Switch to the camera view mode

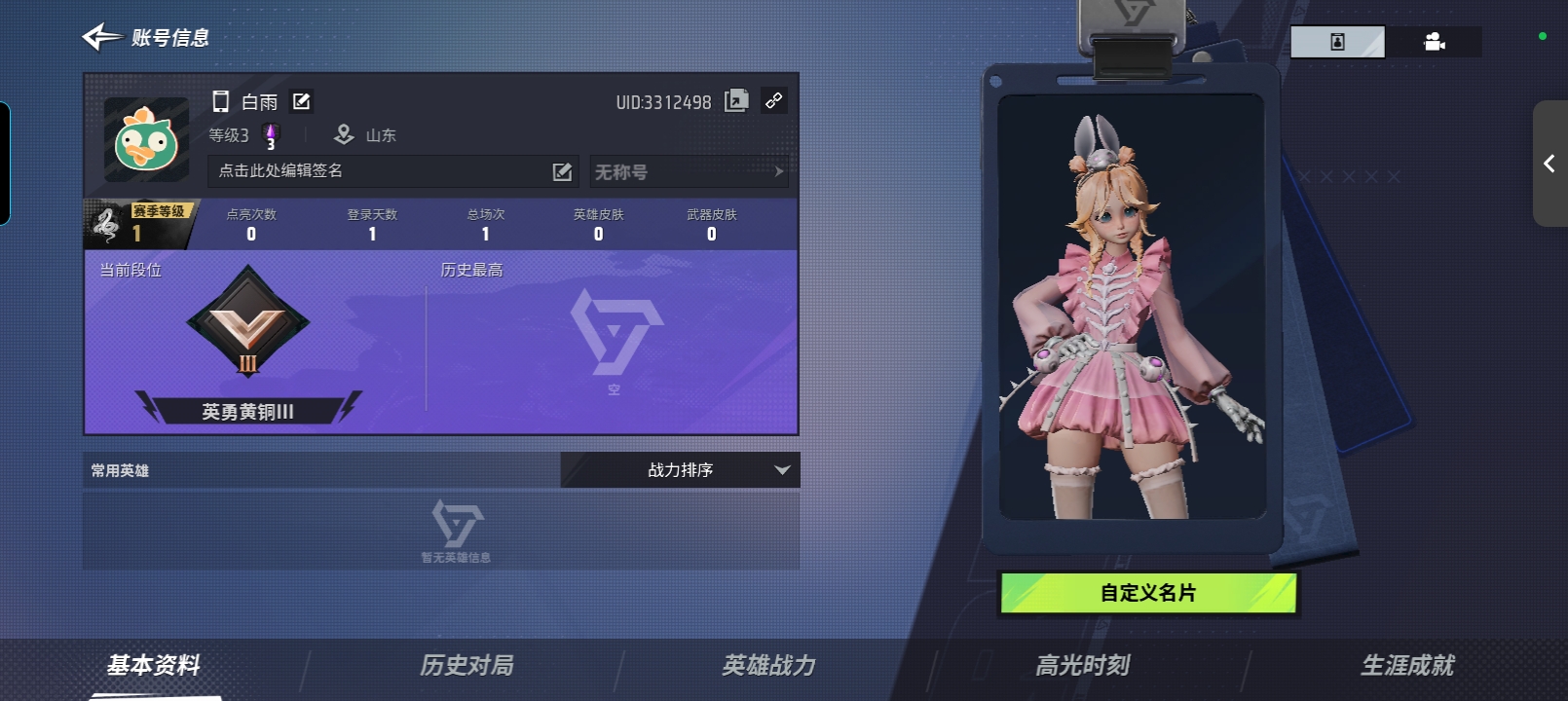(1434, 42)
